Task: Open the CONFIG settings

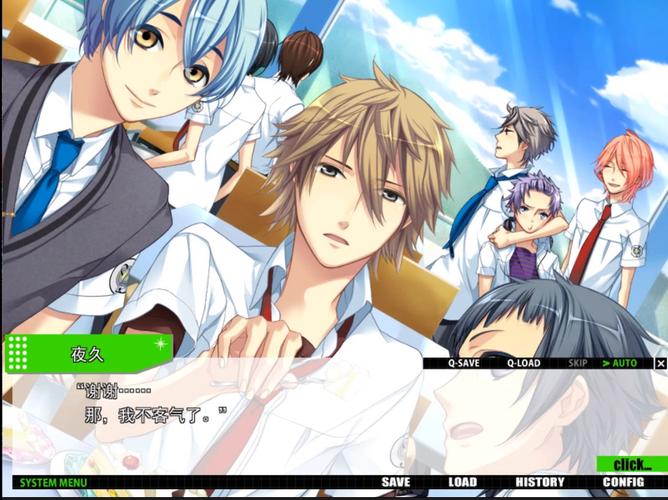Action: (623, 483)
